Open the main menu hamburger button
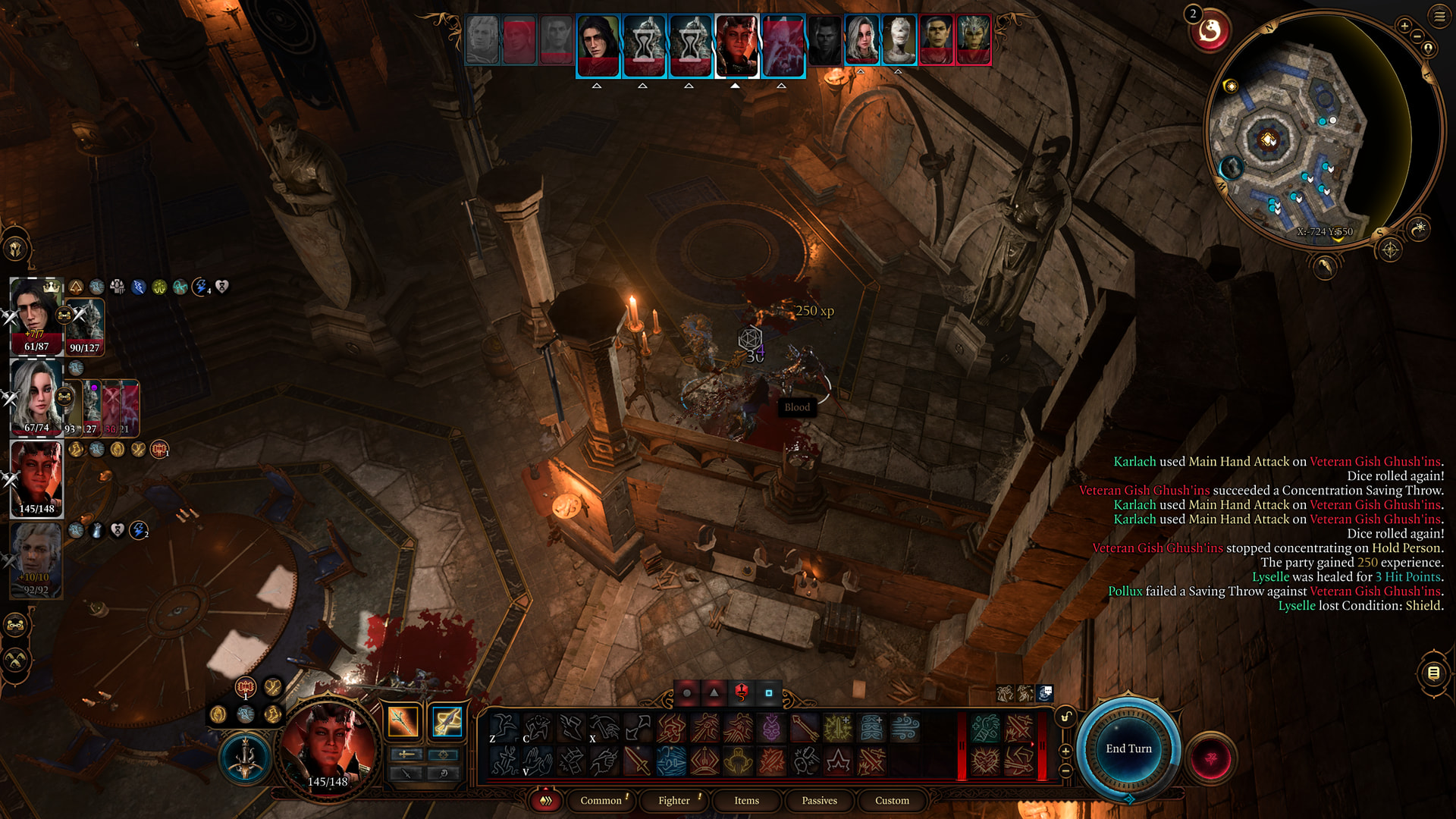Image resolution: width=1456 pixels, height=819 pixels. point(1439,16)
